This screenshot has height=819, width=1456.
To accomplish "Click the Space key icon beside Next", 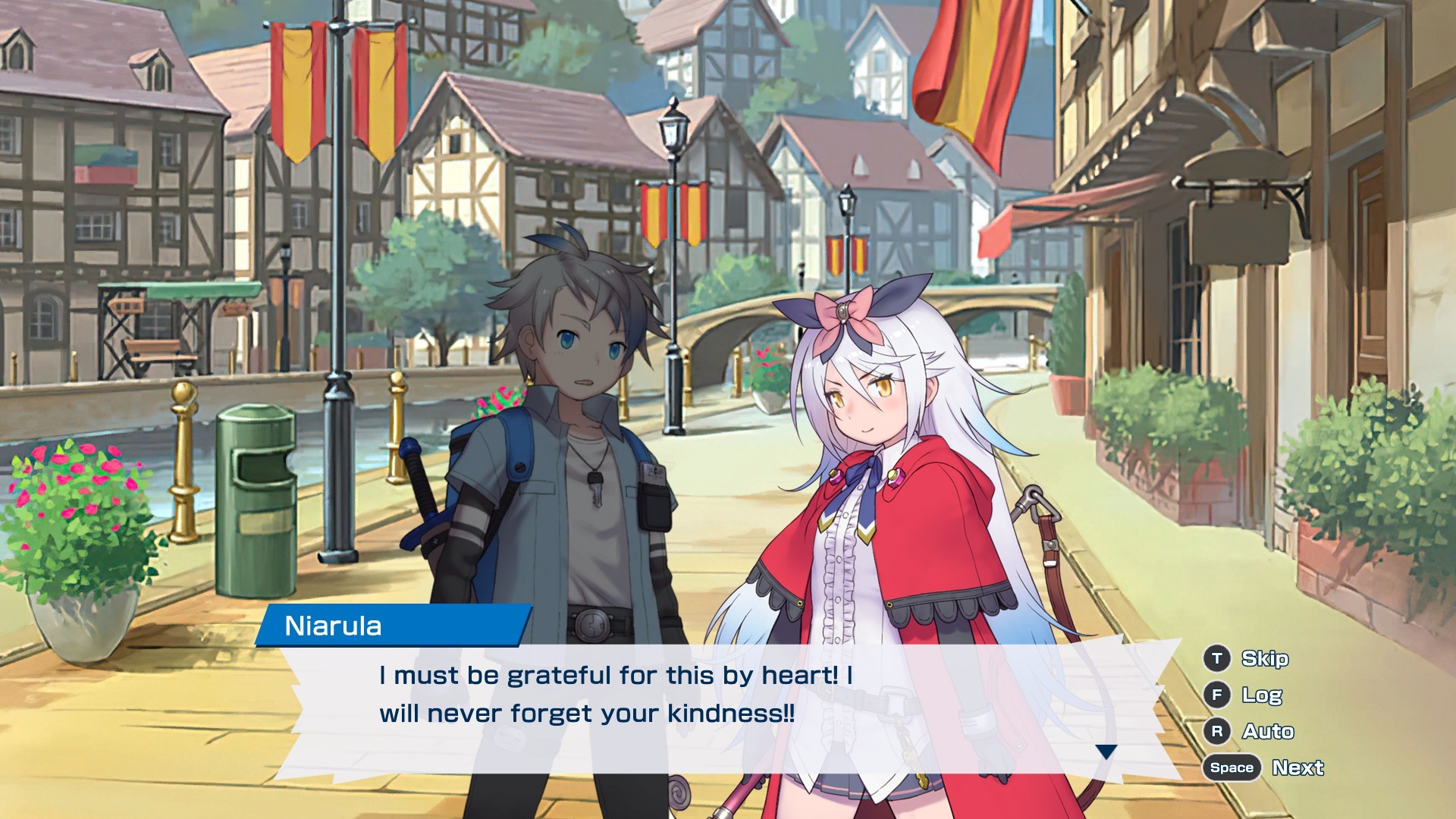I will (x=1231, y=767).
